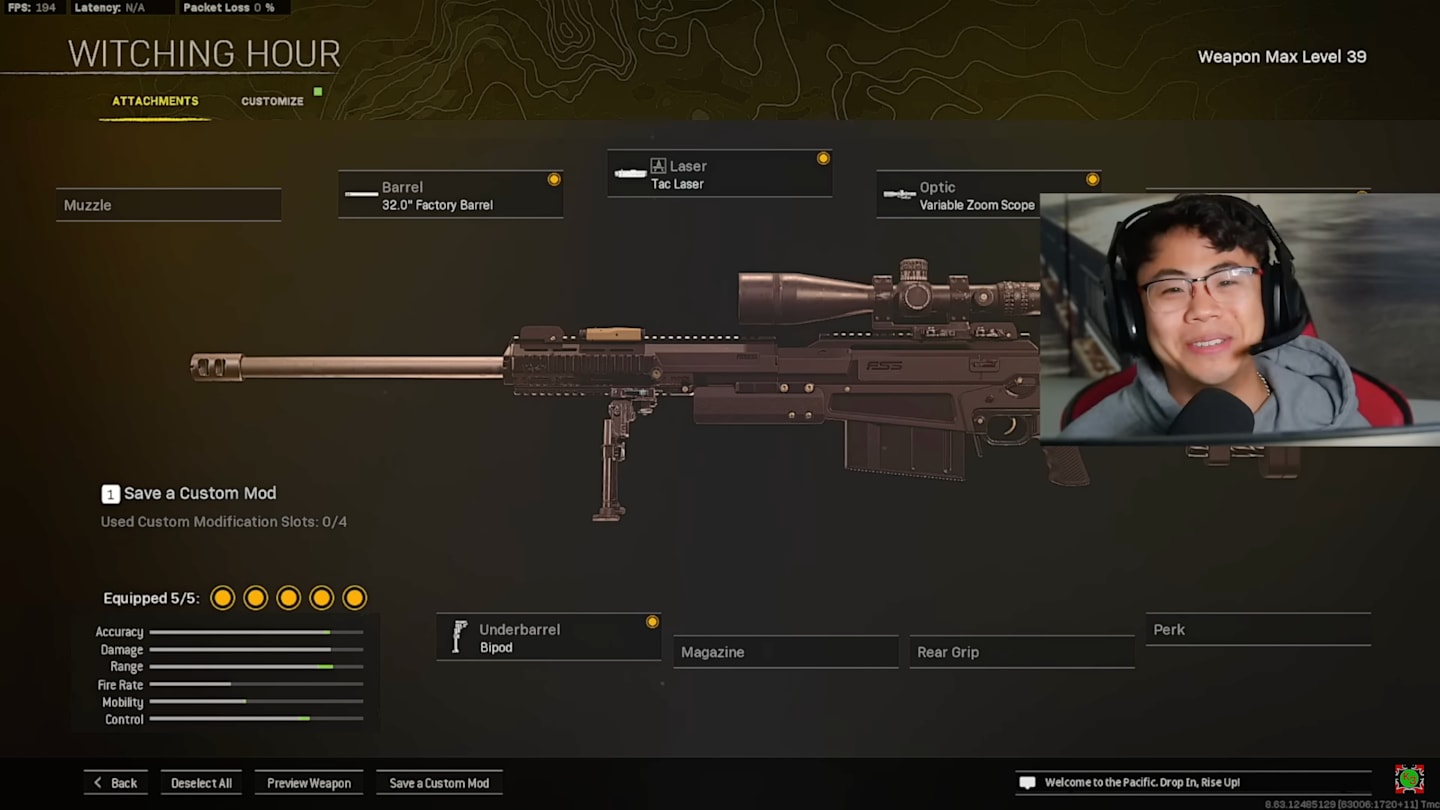This screenshot has width=1440, height=810.
Task: Choose the Rear Grip attachment slot
Action: click(1021, 652)
